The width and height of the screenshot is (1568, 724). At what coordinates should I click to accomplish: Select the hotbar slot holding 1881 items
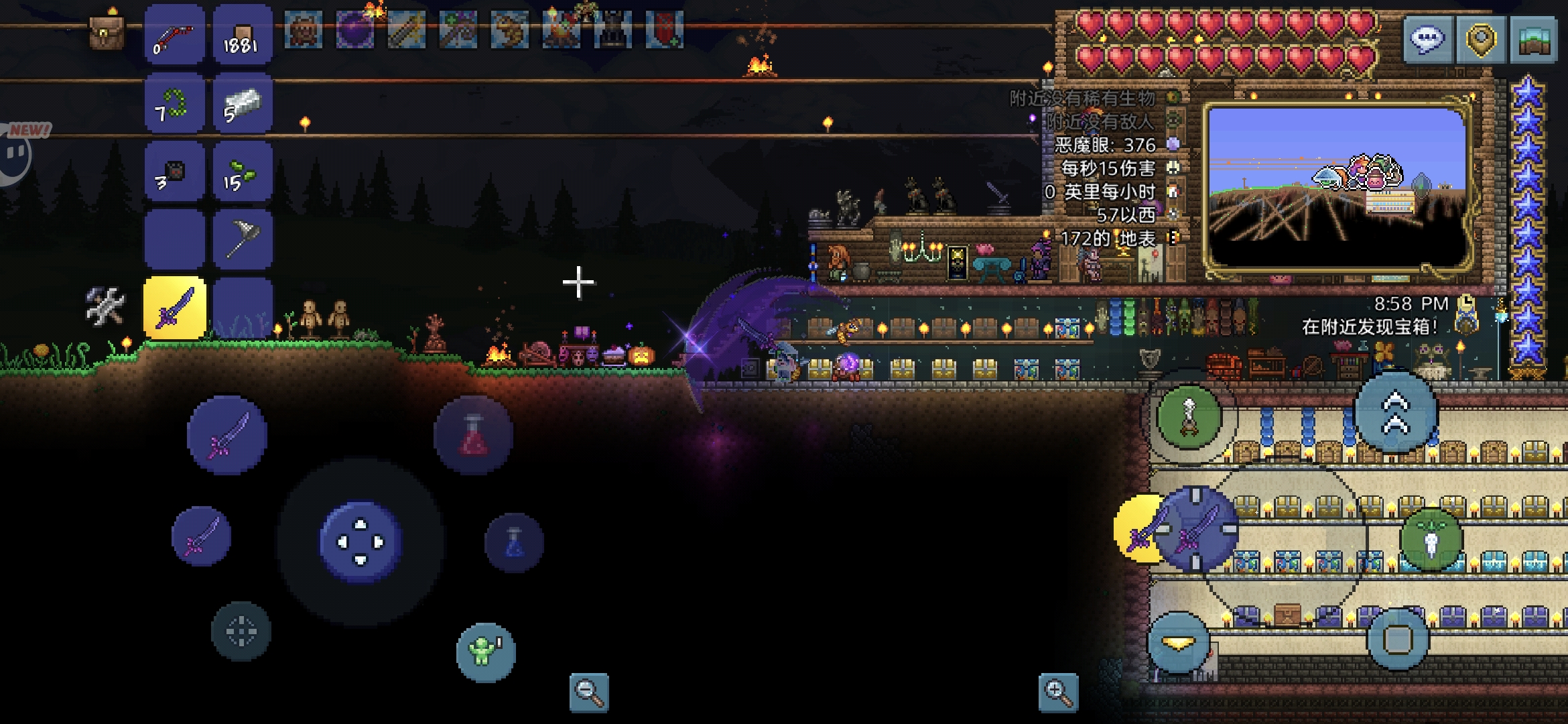(242, 35)
